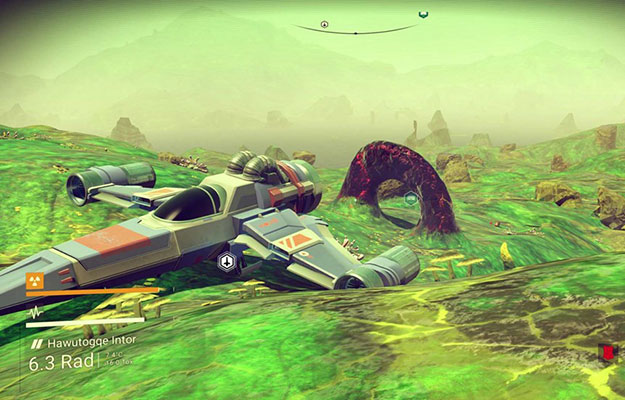Click the hexagonal waypoint marker by the arch
Screen dimensions: 625x400
click(x=411, y=198)
